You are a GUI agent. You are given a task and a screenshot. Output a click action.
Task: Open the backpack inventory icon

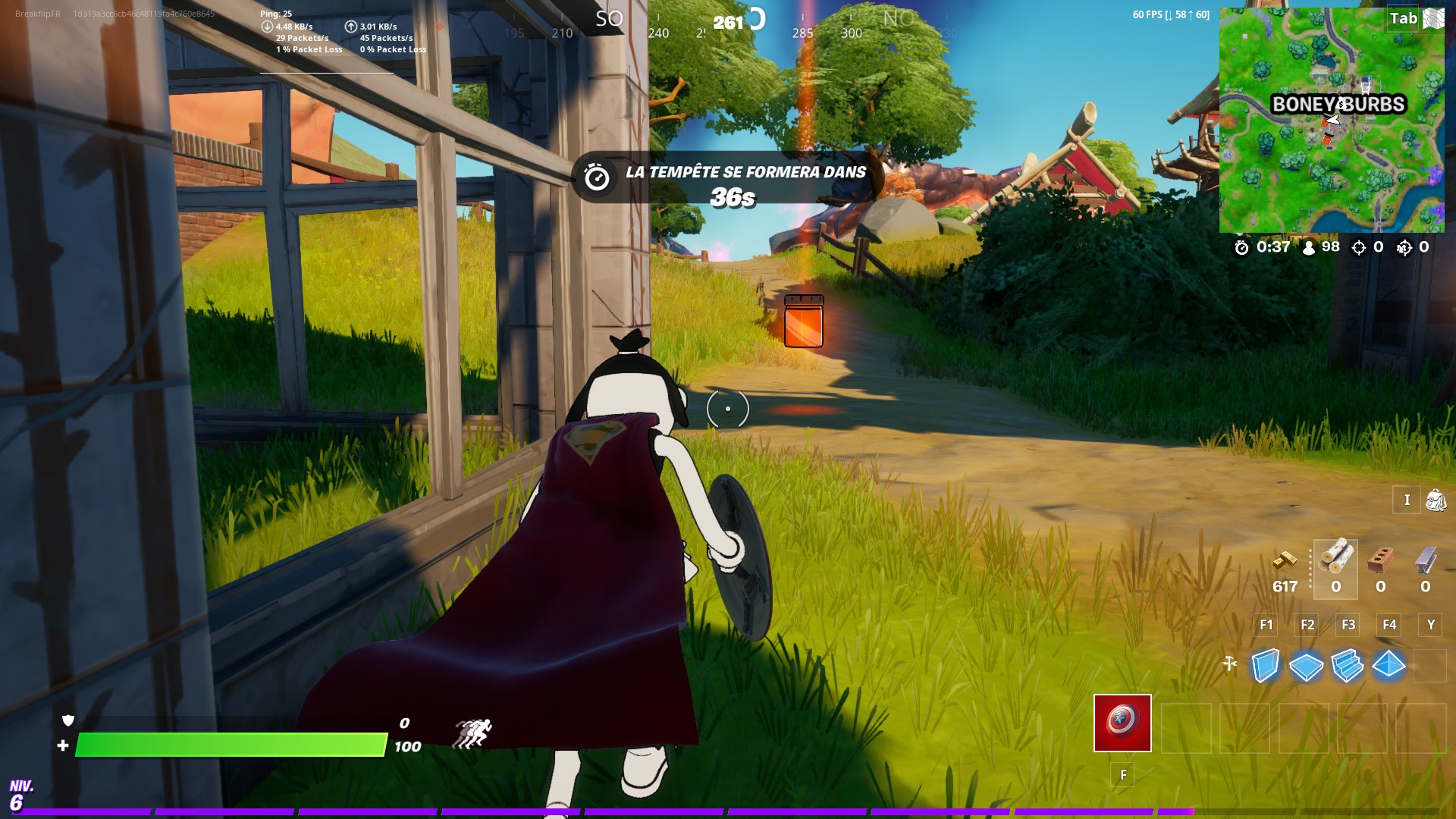pos(1436,501)
